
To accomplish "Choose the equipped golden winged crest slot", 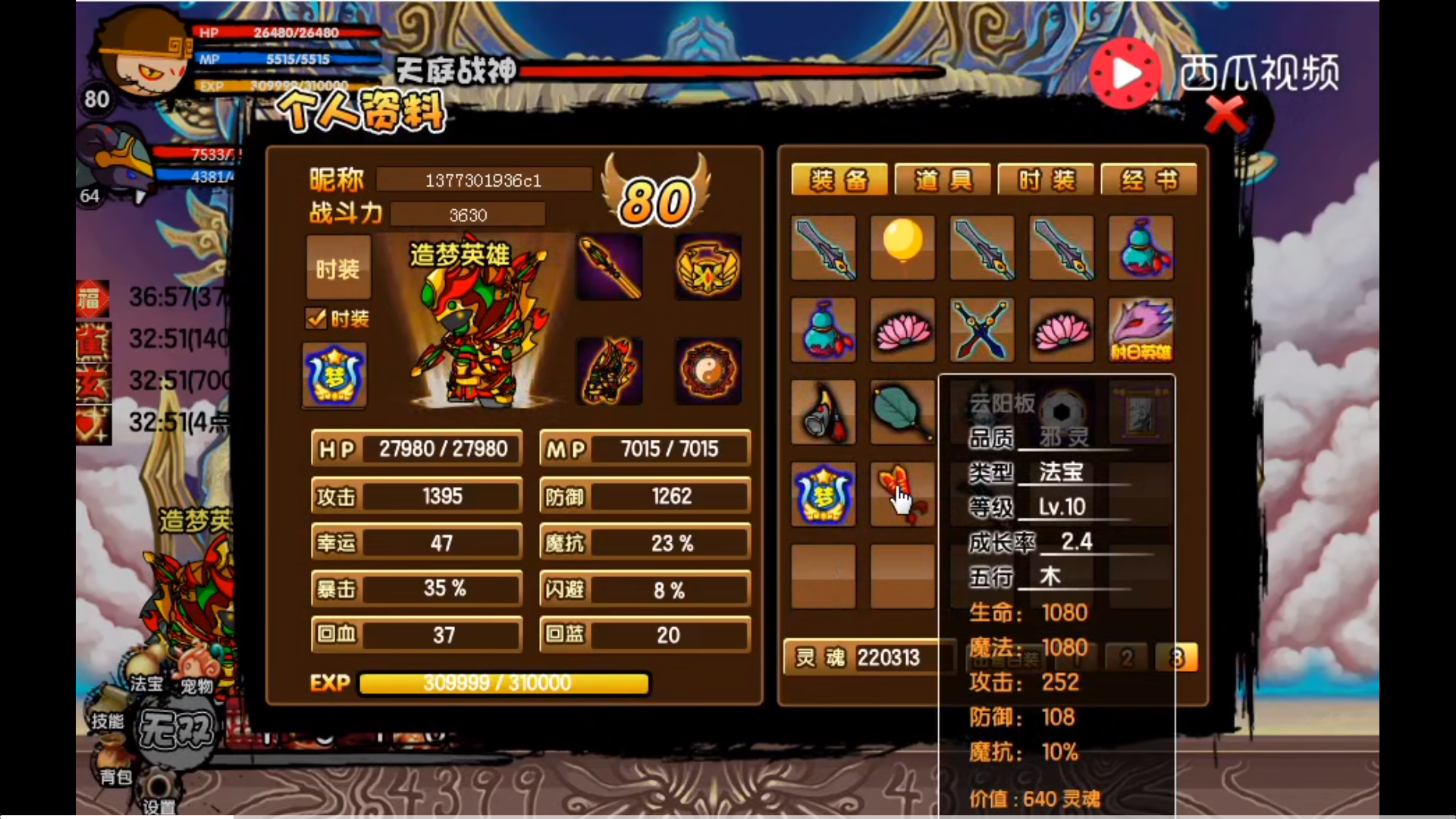I will (x=708, y=266).
